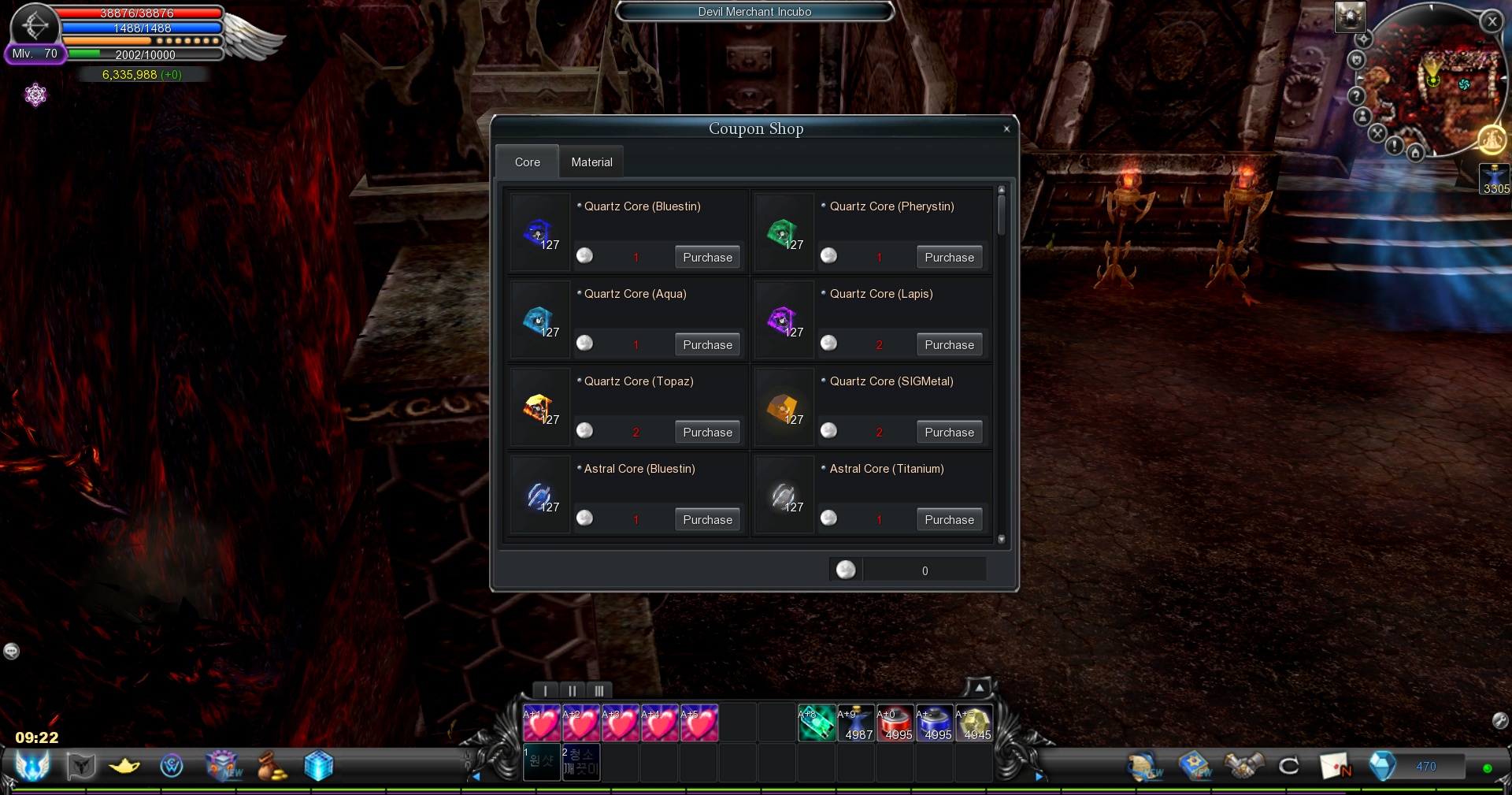Open the golden magic lamp icon
1512x795 pixels.
point(124,765)
